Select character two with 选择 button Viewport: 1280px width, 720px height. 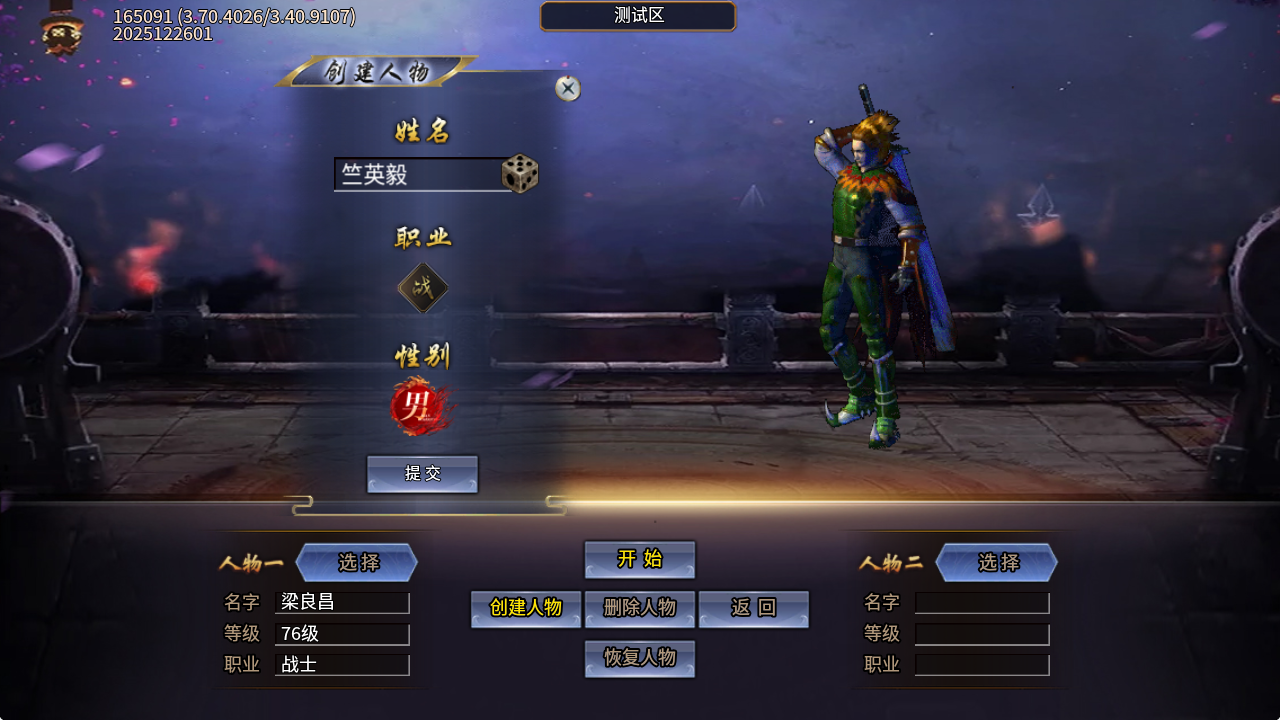tap(997, 562)
